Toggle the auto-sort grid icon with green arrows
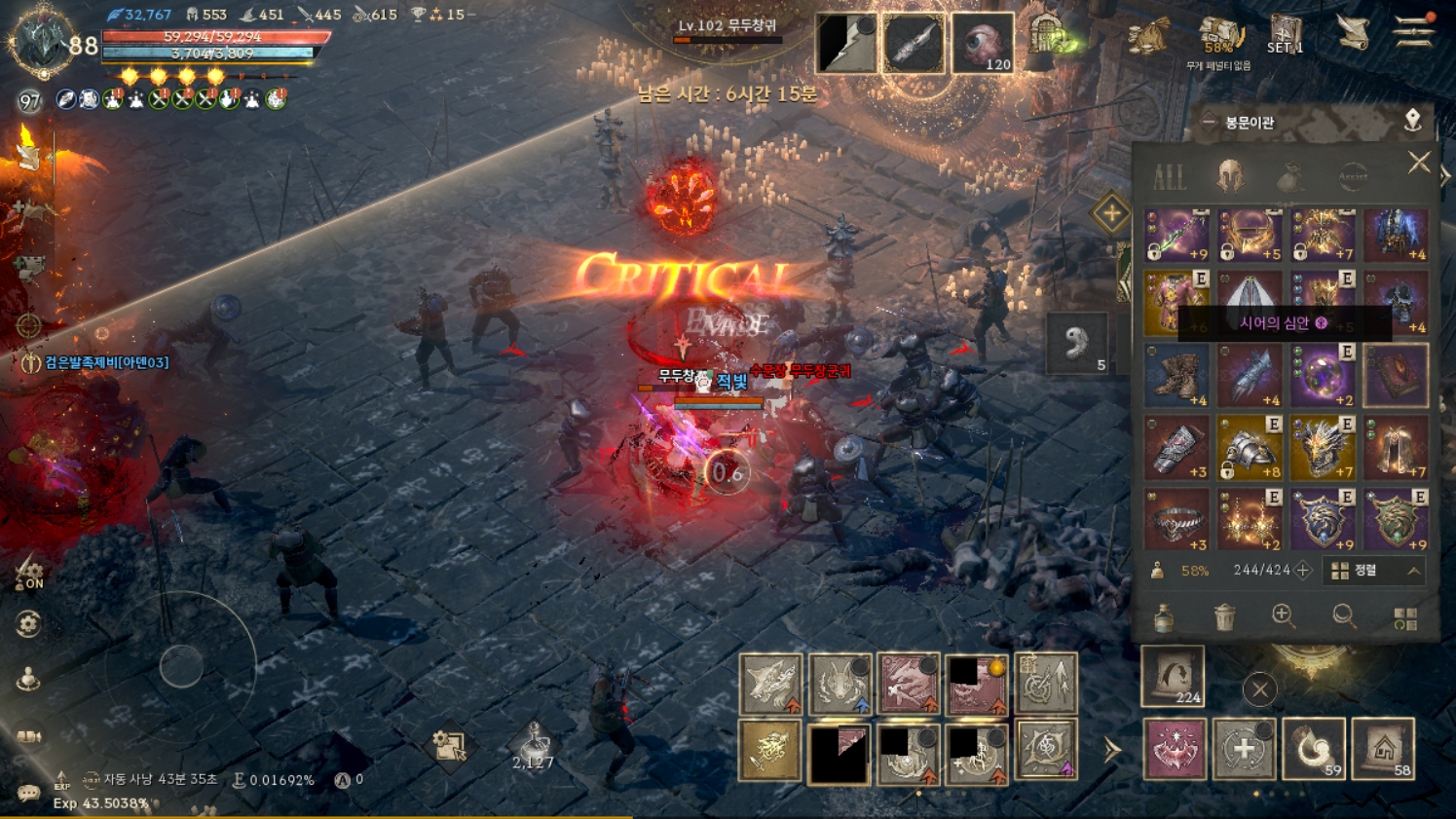 [x=1405, y=619]
